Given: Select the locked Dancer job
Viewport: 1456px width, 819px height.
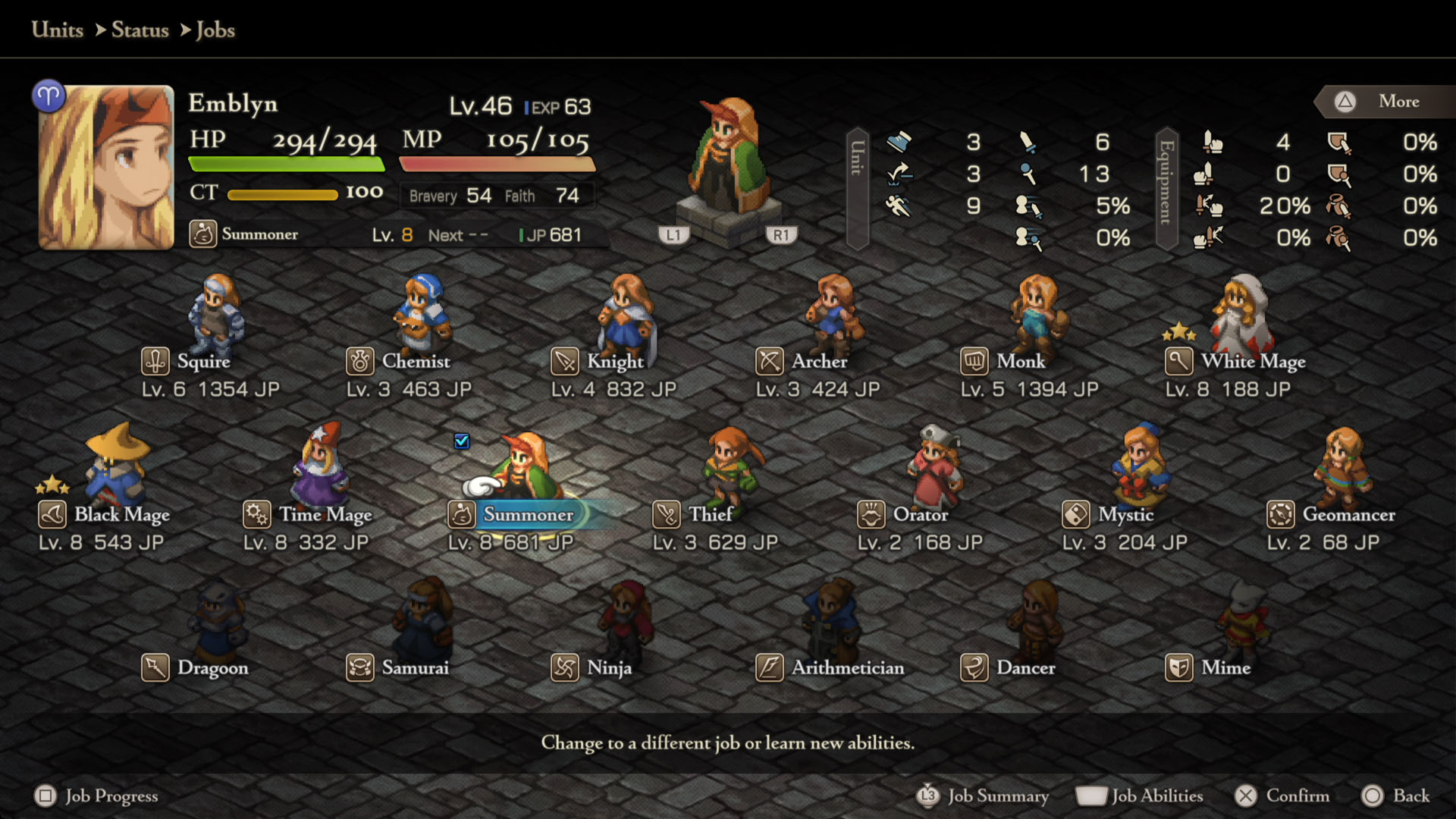Looking at the screenshot, I should point(1025,667).
